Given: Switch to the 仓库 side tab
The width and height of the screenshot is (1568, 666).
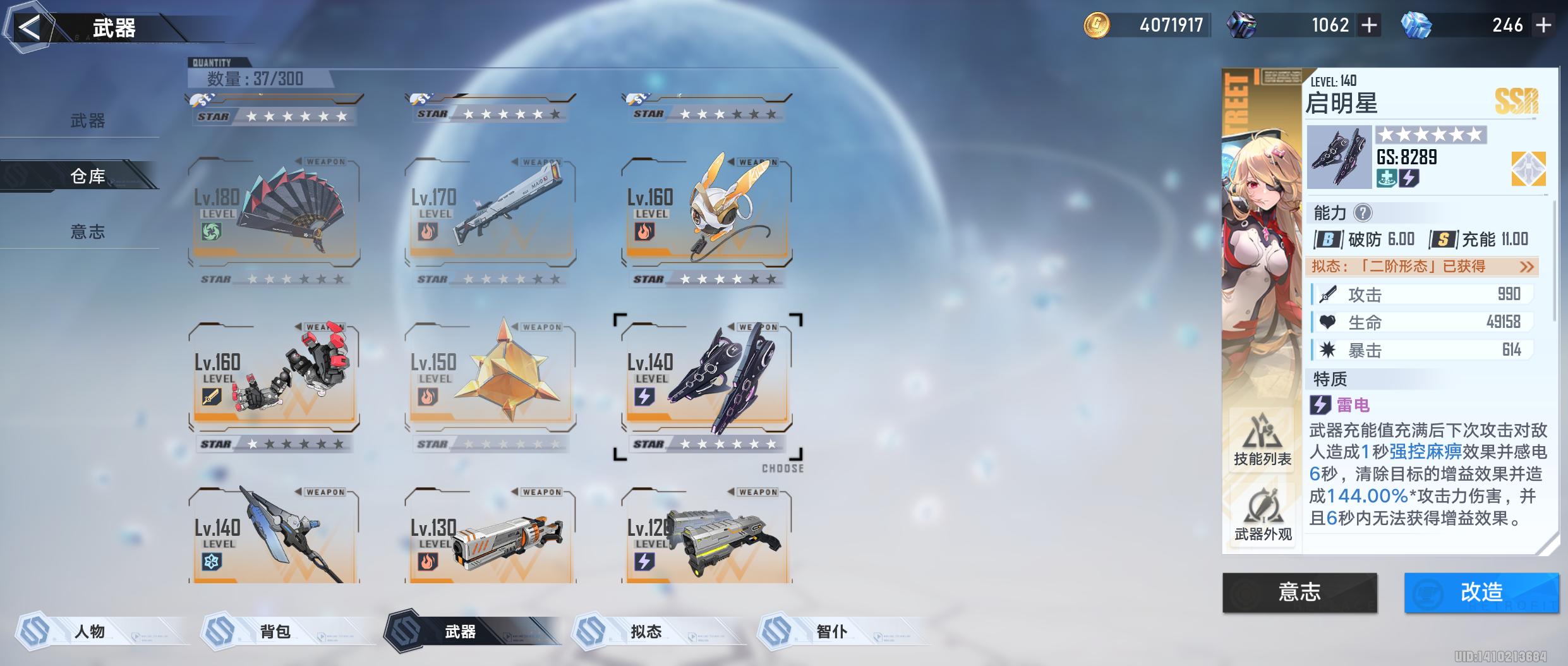Looking at the screenshot, I should (x=87, y=176).
